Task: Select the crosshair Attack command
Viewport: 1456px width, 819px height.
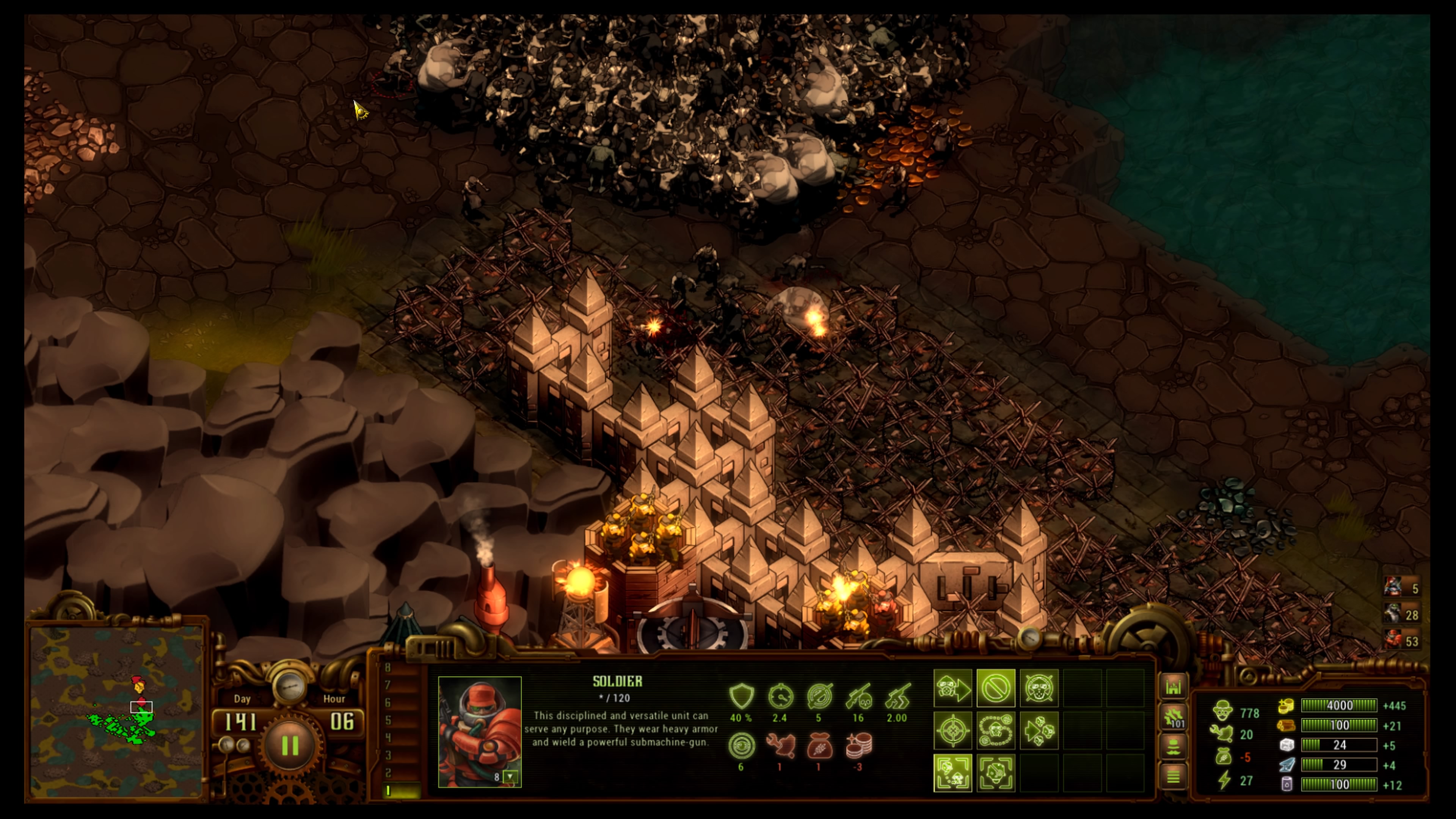Action: [x=952, y=731]
